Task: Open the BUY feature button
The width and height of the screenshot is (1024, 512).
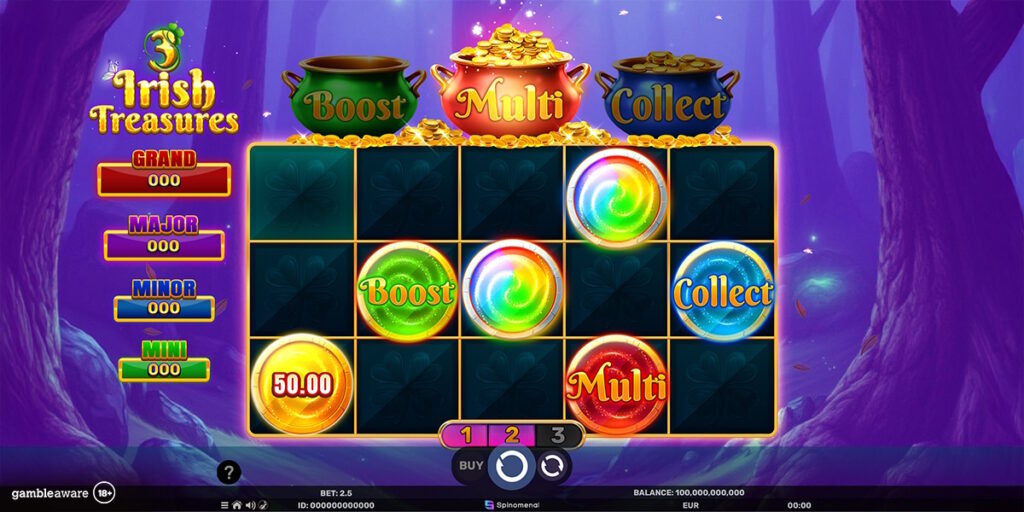Action: tap(470, 465)
